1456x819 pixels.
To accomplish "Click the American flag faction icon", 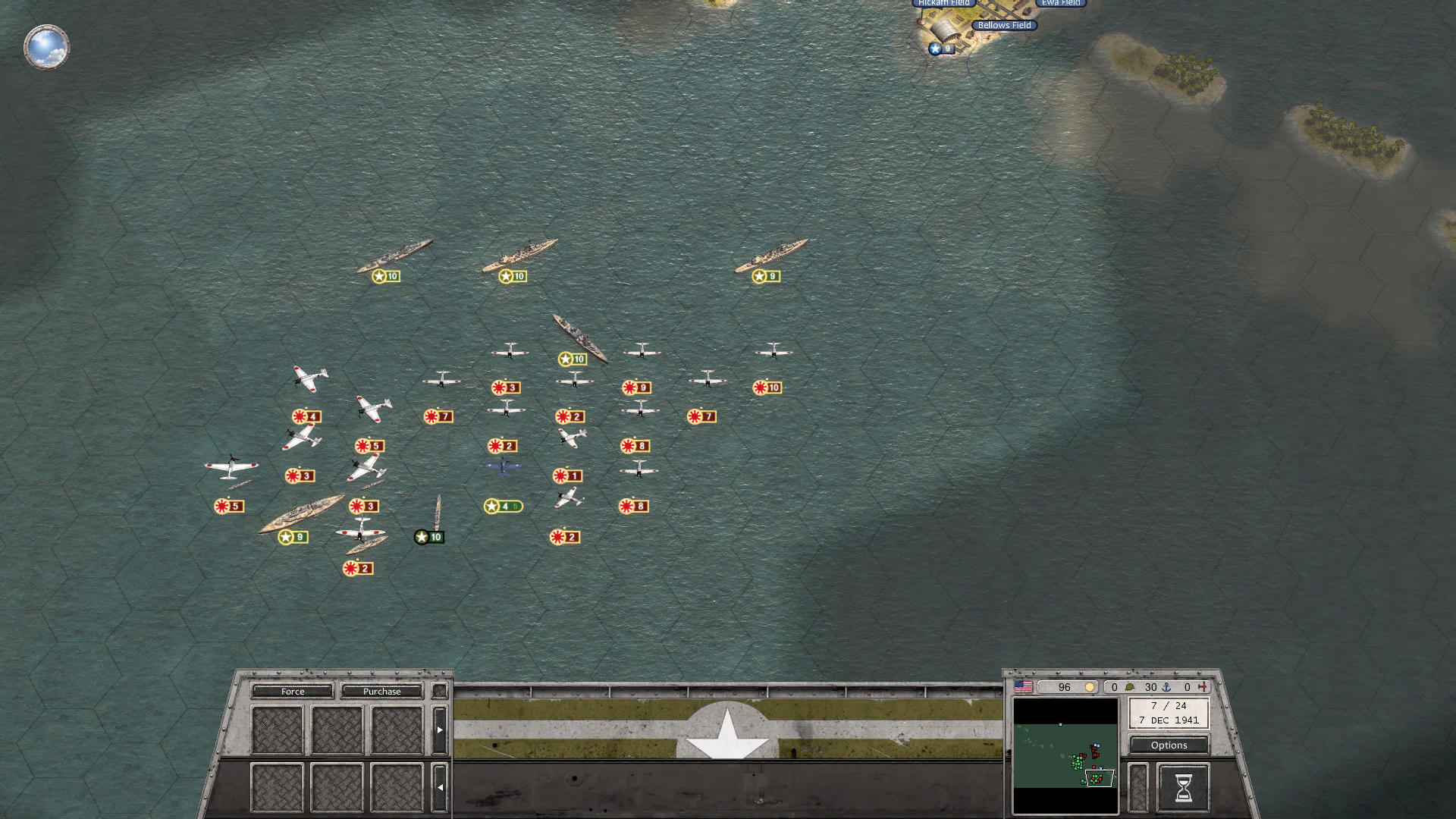I will click(x=1022, y=687).
